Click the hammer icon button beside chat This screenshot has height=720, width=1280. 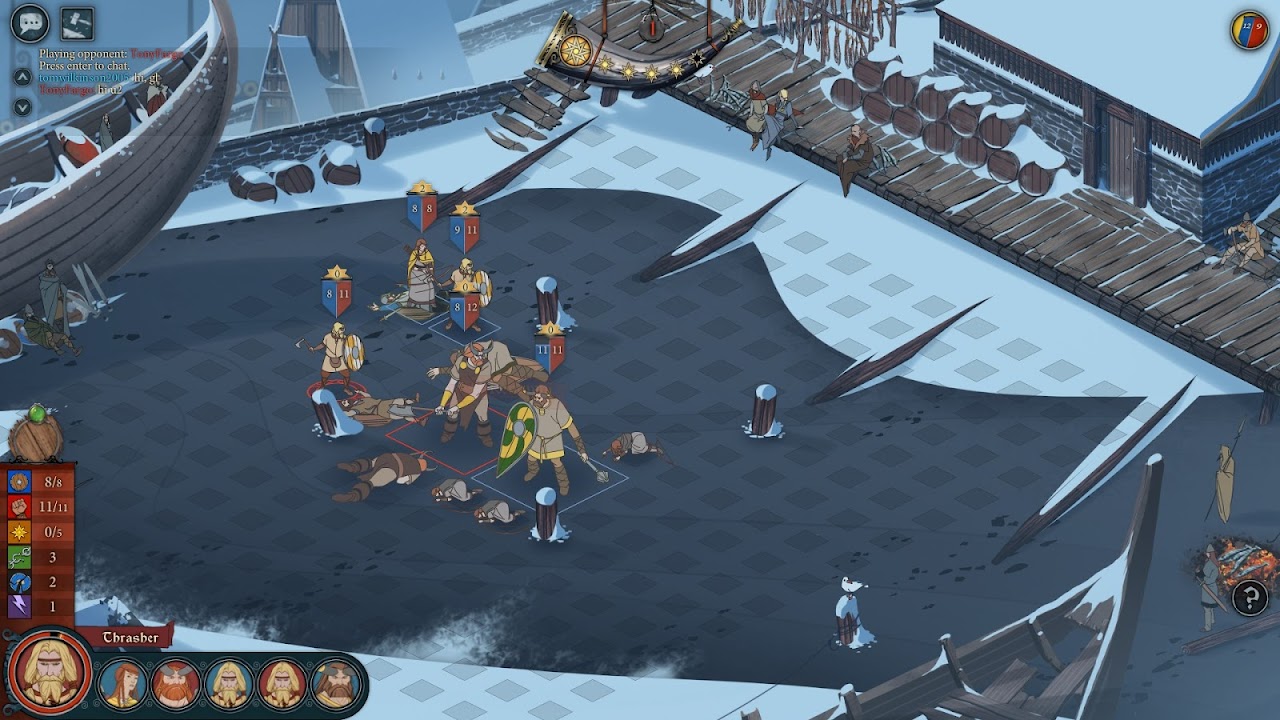click(77, 22)
